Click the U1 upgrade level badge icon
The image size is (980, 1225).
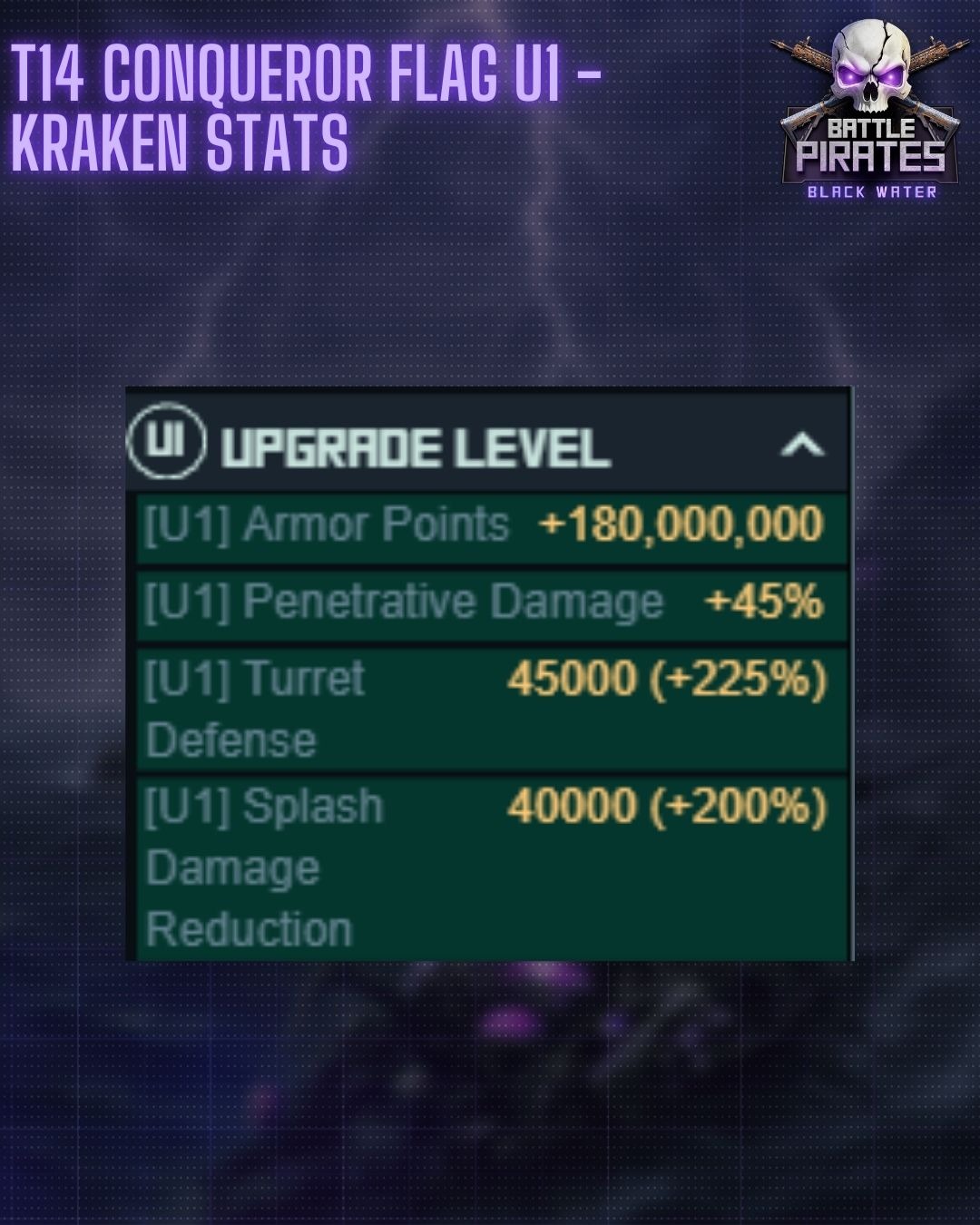[x=166, y=441]
